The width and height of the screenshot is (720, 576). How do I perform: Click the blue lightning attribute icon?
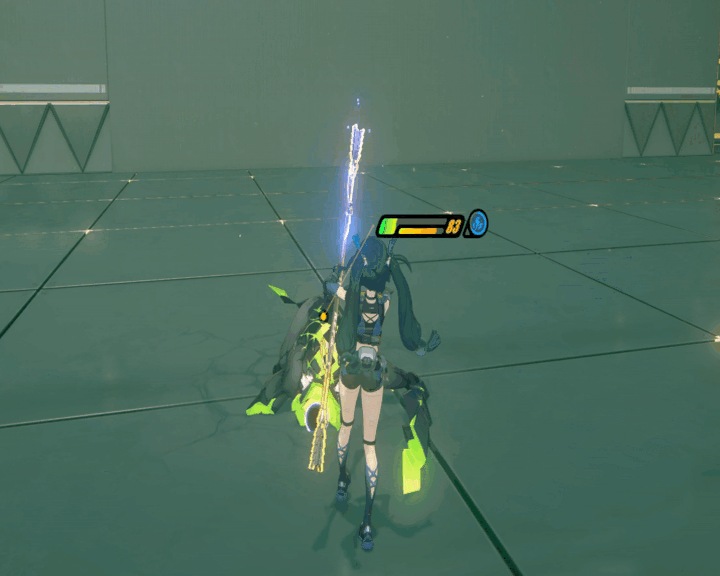coord(478,224)
